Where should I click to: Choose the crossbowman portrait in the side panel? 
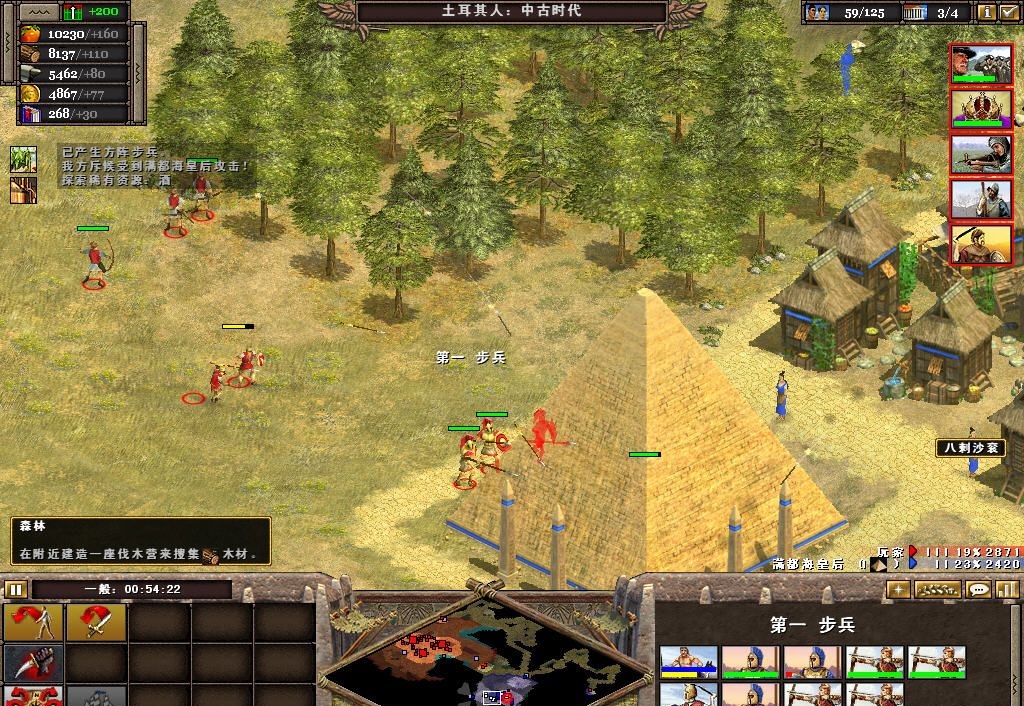click(980, 155)
